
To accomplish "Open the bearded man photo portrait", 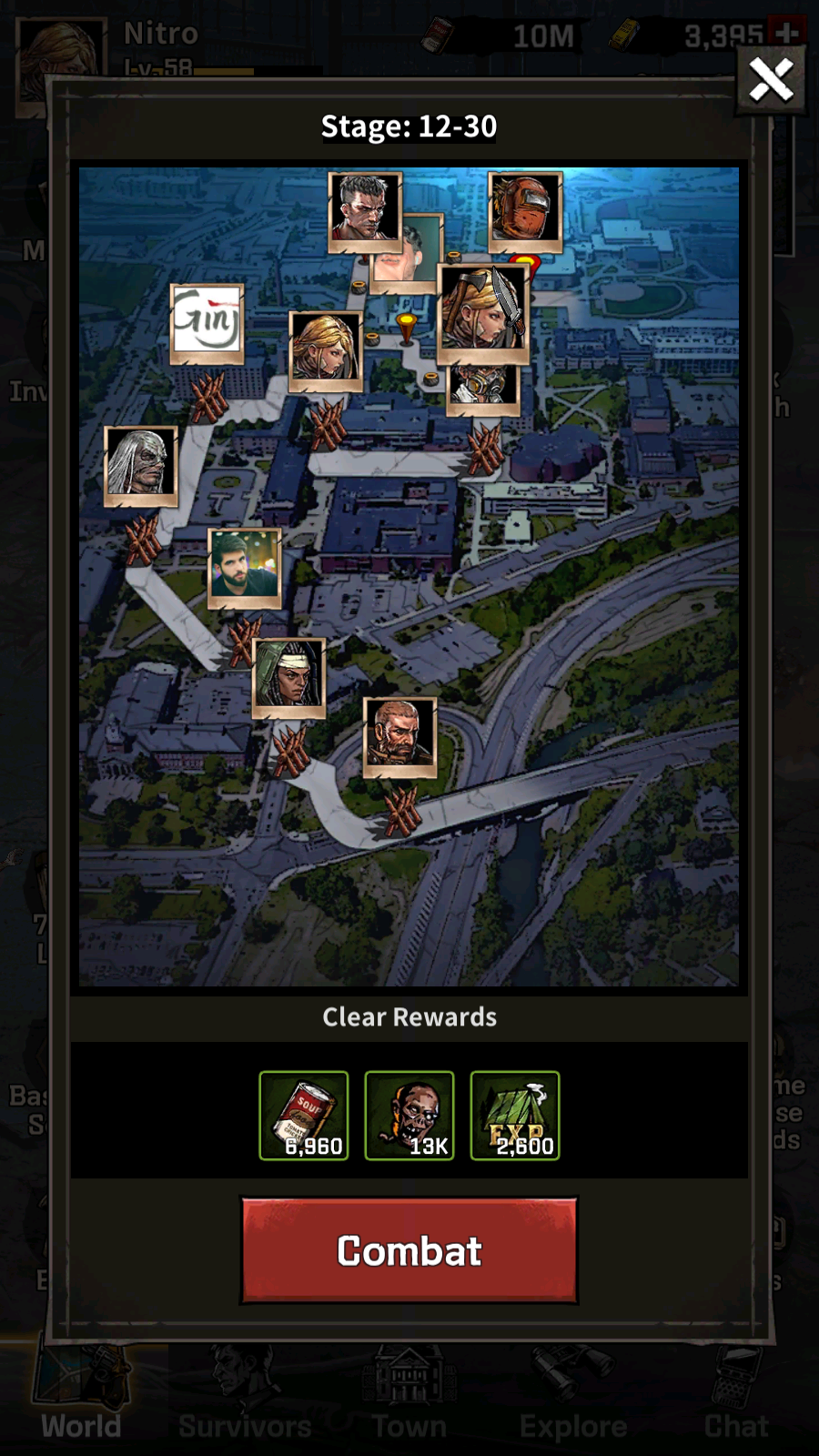I will click(244, 567).
